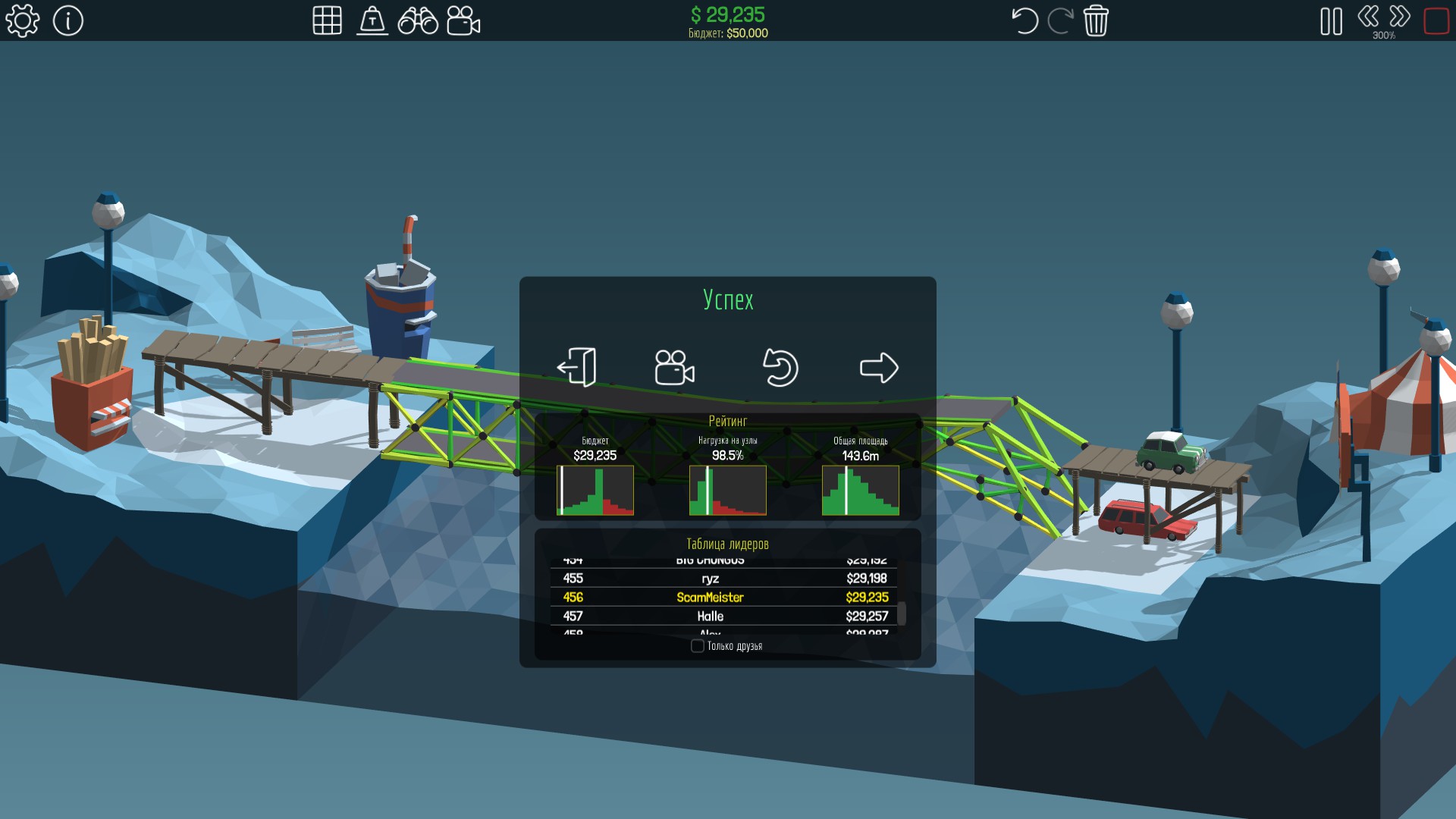This screenshot has width=1456, height=819.
Task: Proceed to next level arrow
Action: click(x=879, y=368)
